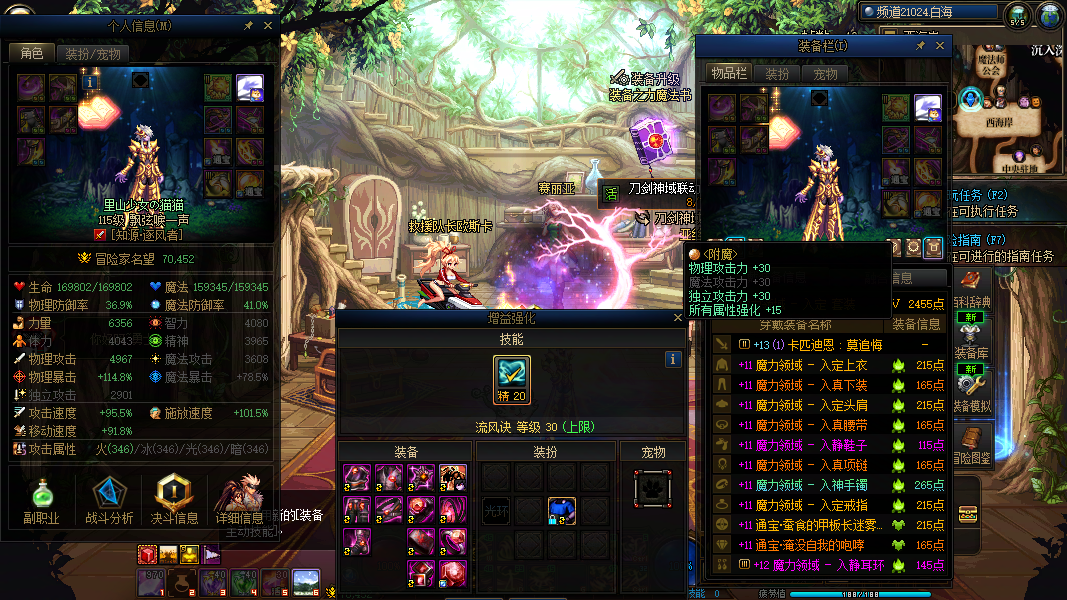Close the 增益强化 buff enhancement window
Screen dimensions: 1067x600
(x=677, y=317)
